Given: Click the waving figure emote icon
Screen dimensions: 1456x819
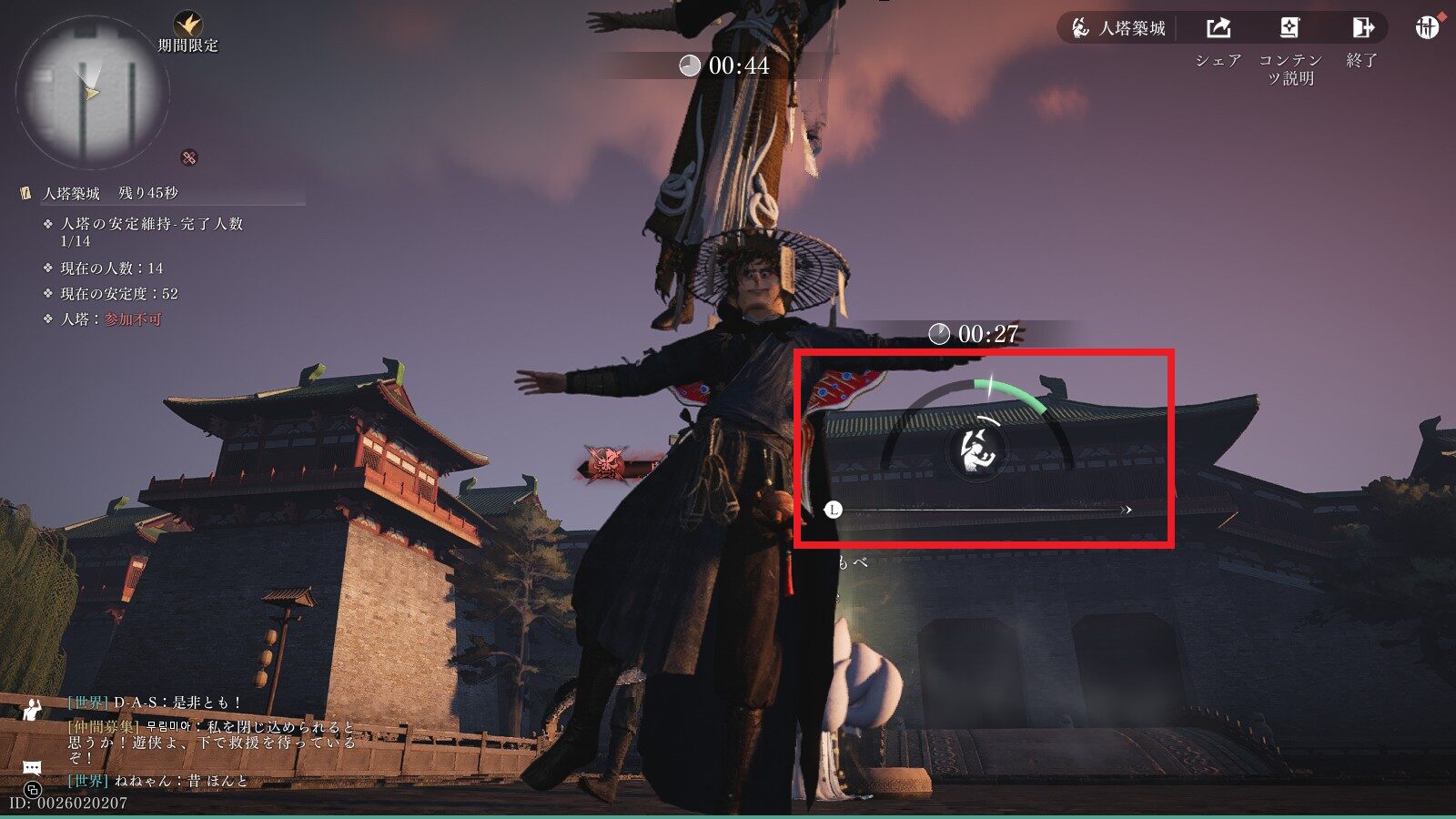Looking at the screenshot, I should point(33,710).
